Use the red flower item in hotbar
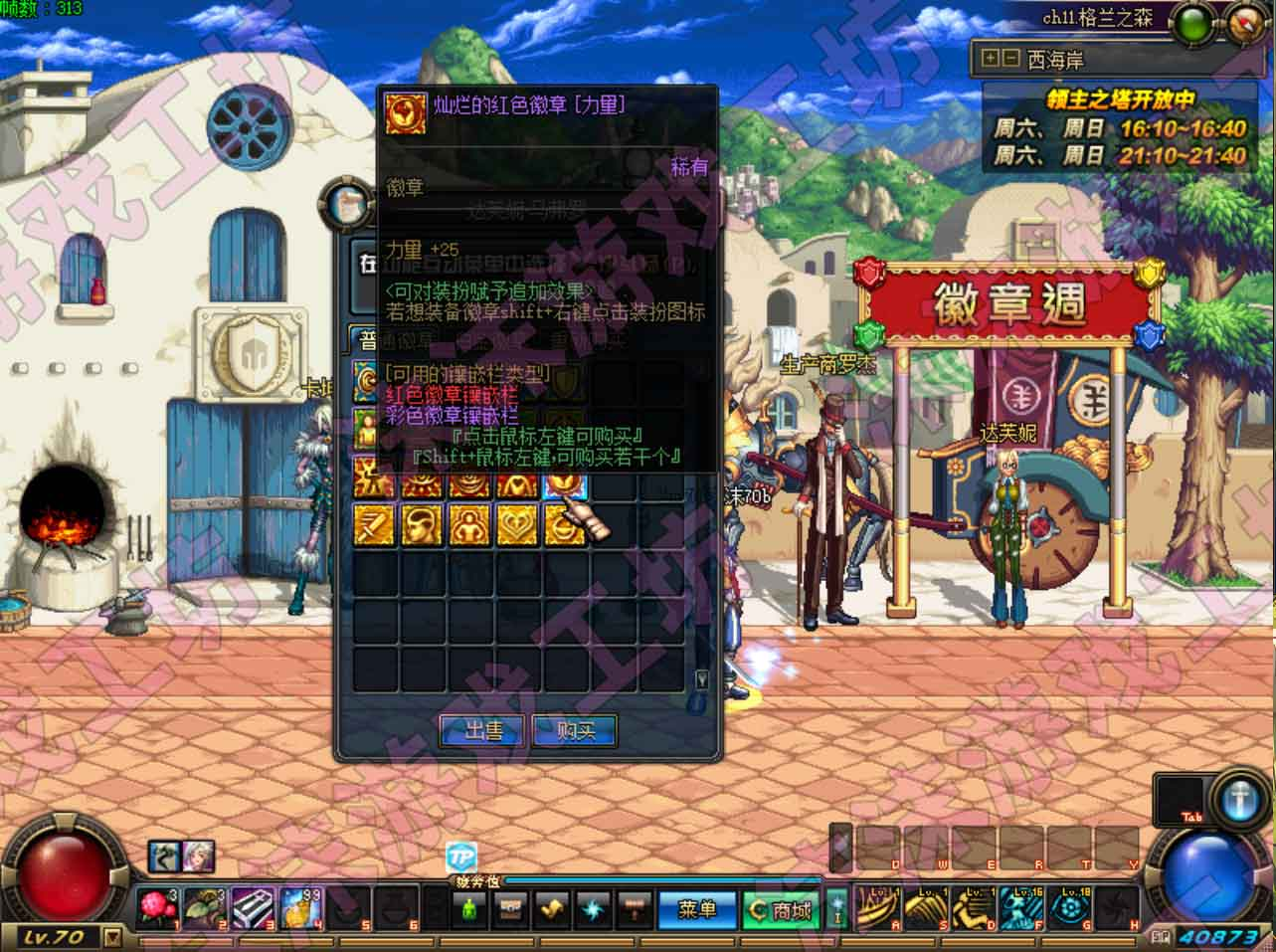1276x952 pixels. (x=157, y=909)
